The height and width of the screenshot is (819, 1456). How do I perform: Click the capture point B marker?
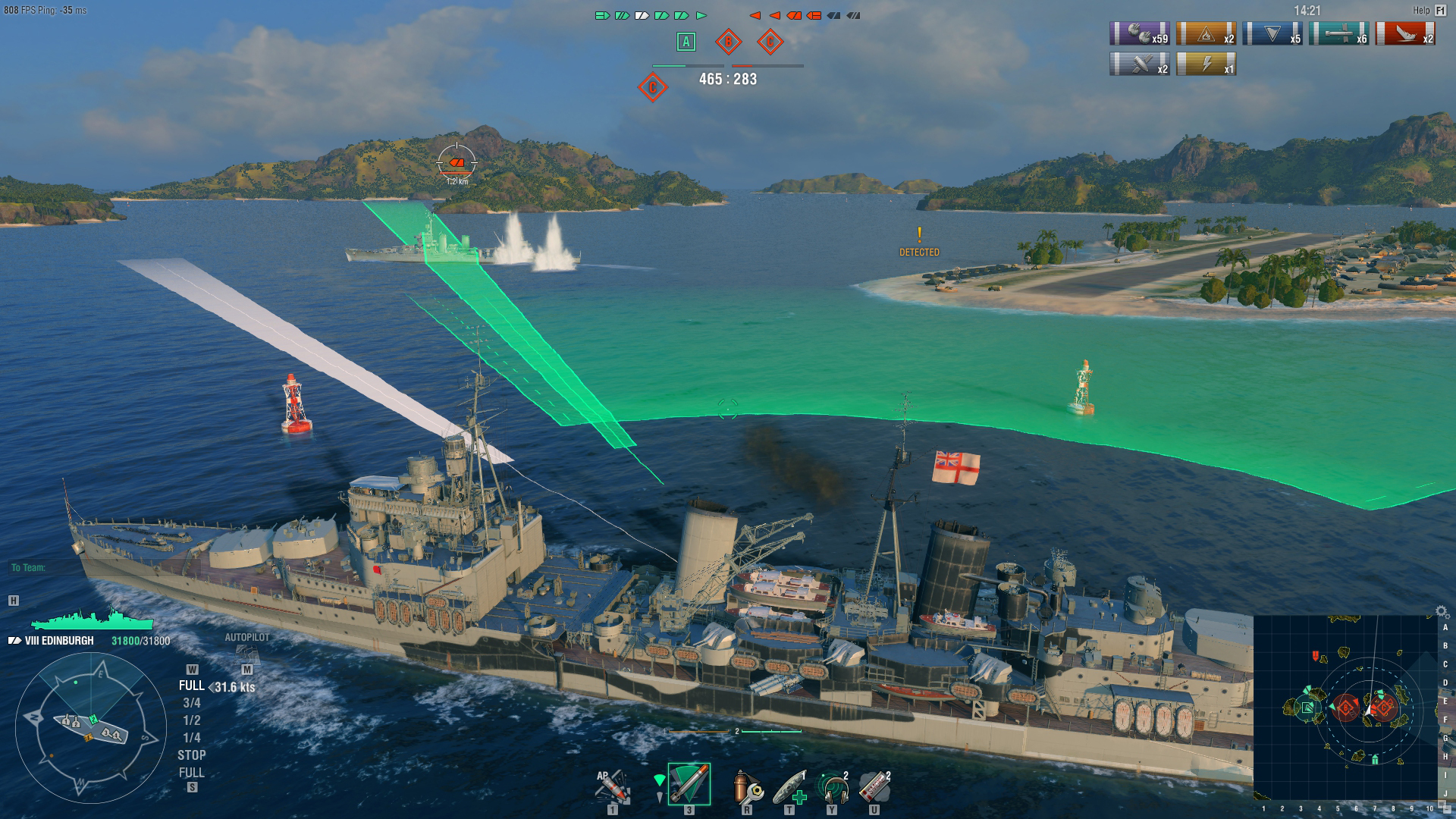click(726, 43)
